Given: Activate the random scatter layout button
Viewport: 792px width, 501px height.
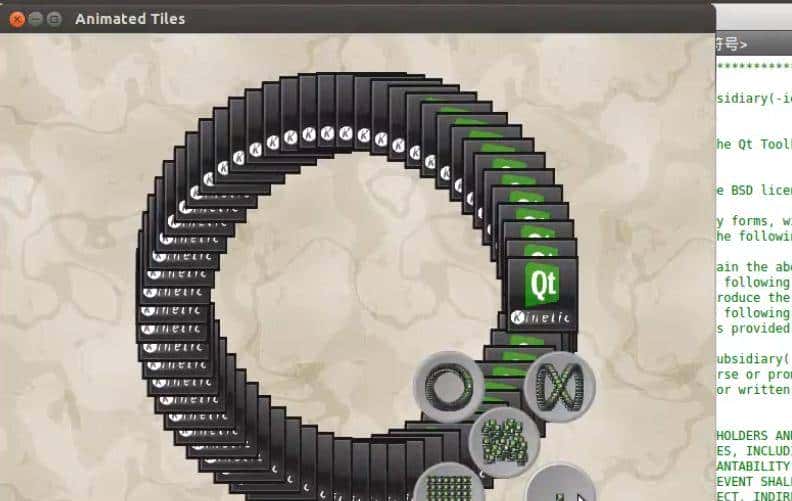Looking at the screenshot, I should tap(504, 441).
